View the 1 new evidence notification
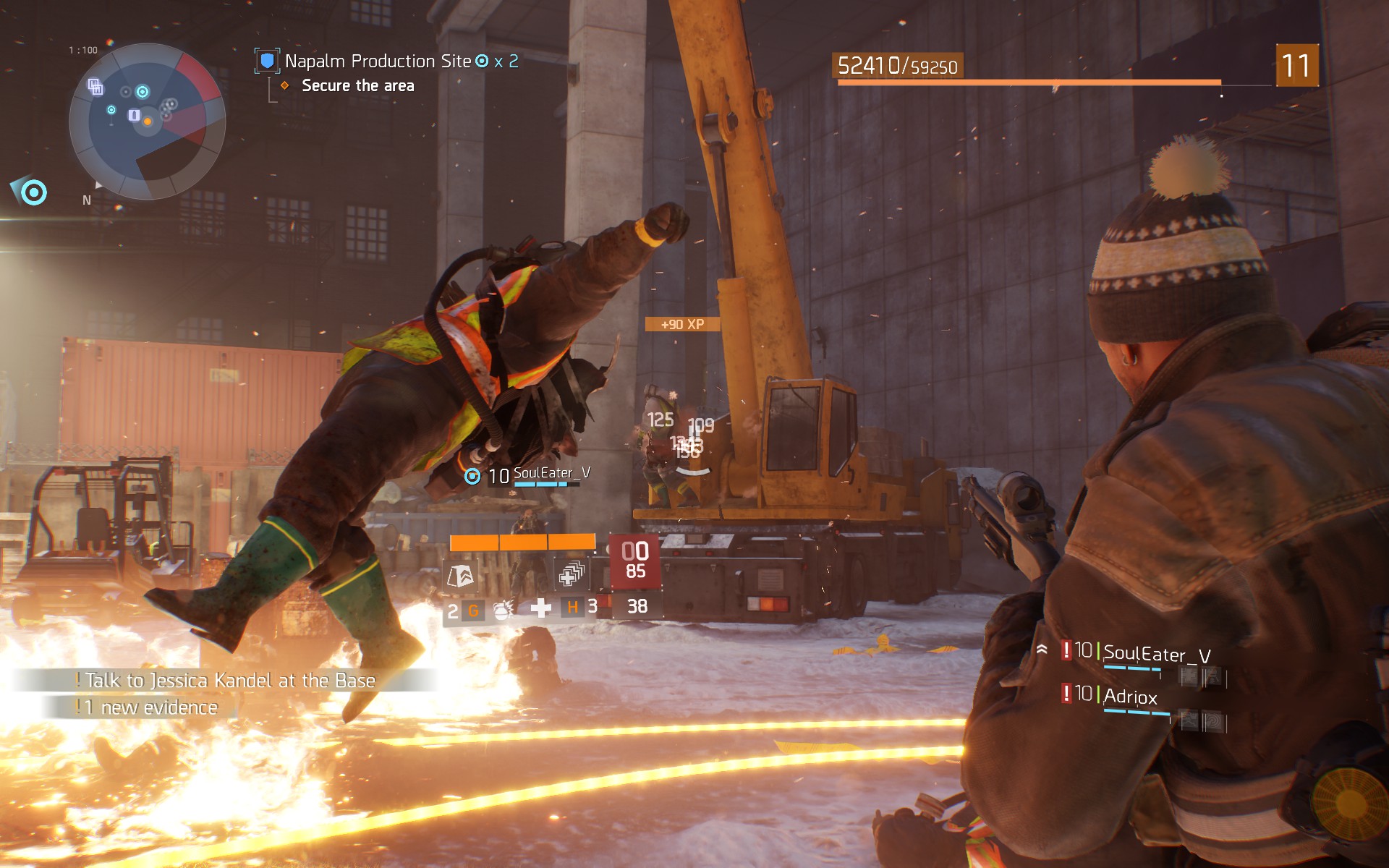 click(x=150, y=707)
